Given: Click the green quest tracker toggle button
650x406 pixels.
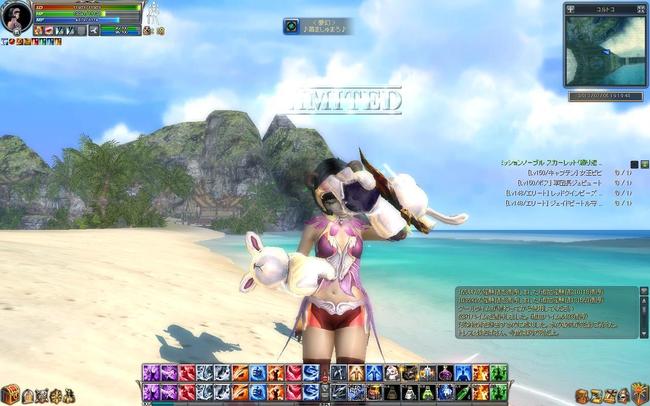Looking at the screenshot, I should click(x=645, y=164).
